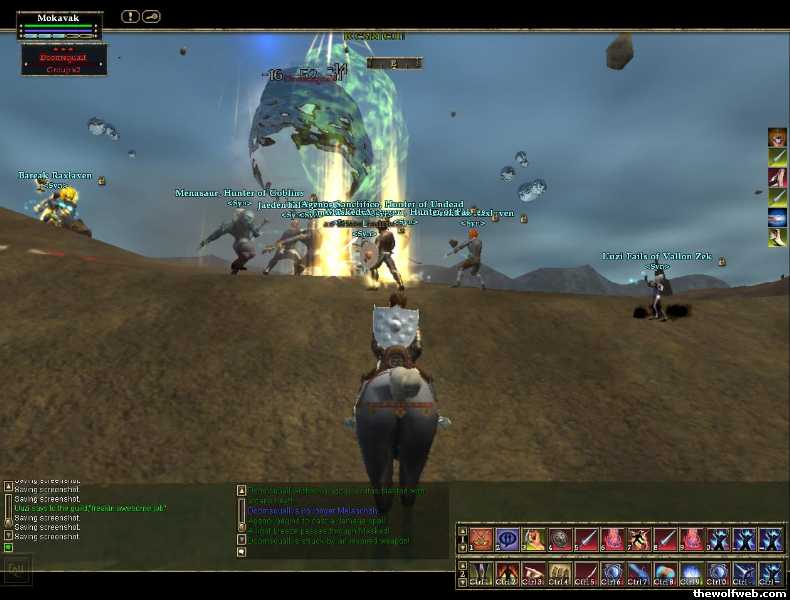Image resolution: width=790 pixels, height=600 pixels.
Task: Activate the Ctrl 6 blue orb spell
Action: tap(612, 573)
